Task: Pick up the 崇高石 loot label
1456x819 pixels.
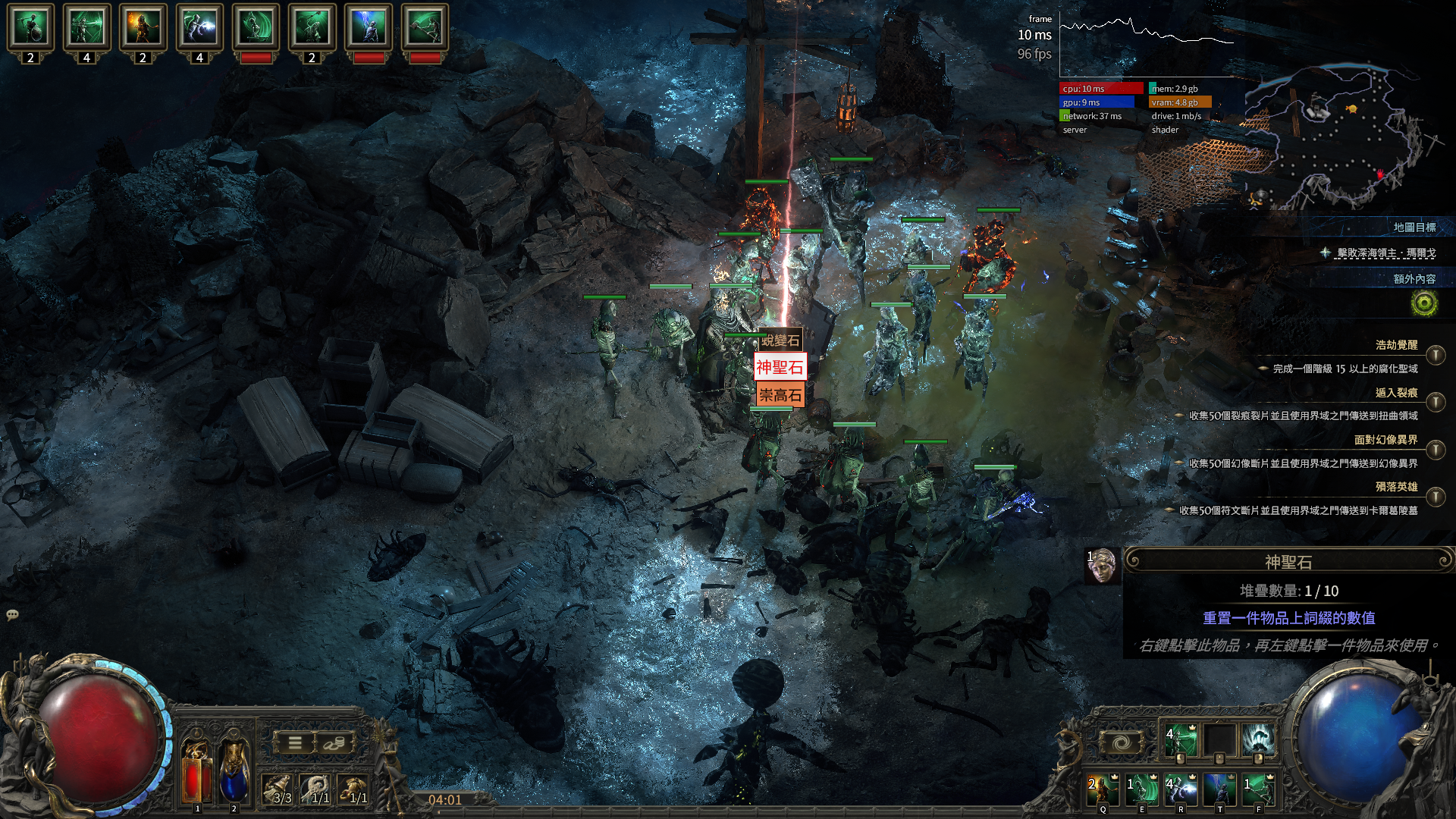Action: click(x=780, y=395)
